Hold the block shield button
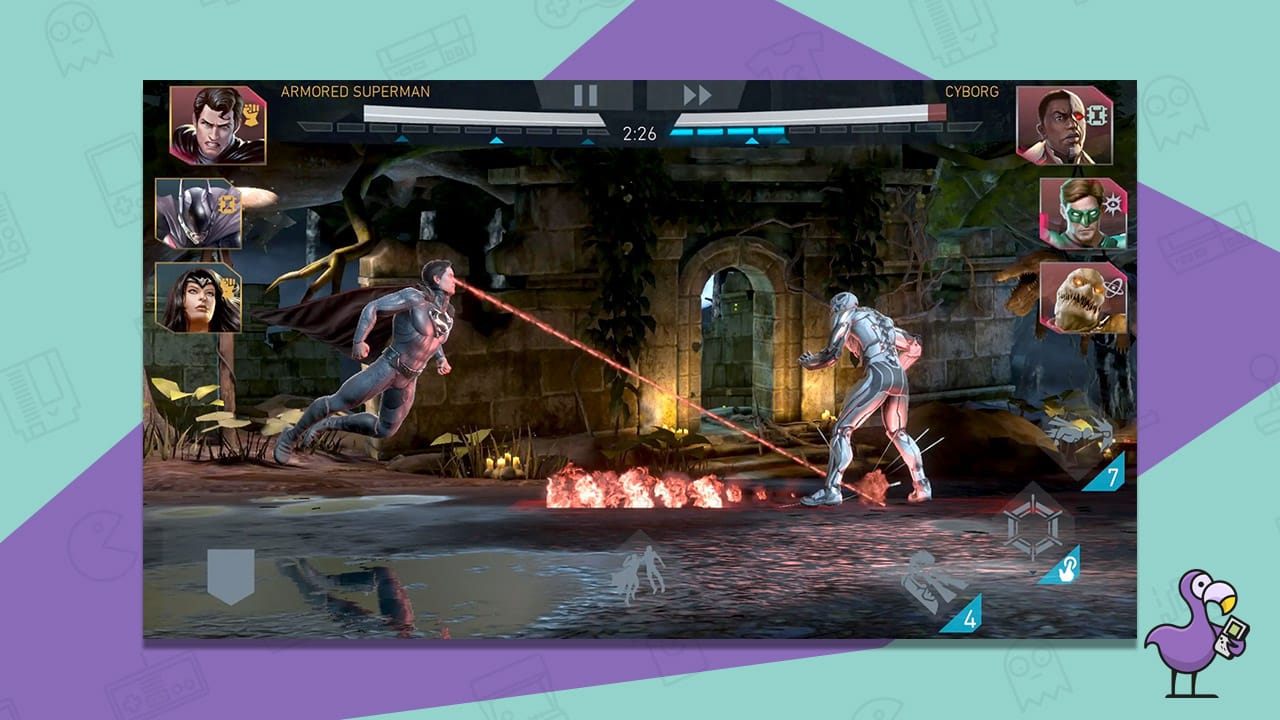Screen dimensions: 1280x720 pos(230,570)
